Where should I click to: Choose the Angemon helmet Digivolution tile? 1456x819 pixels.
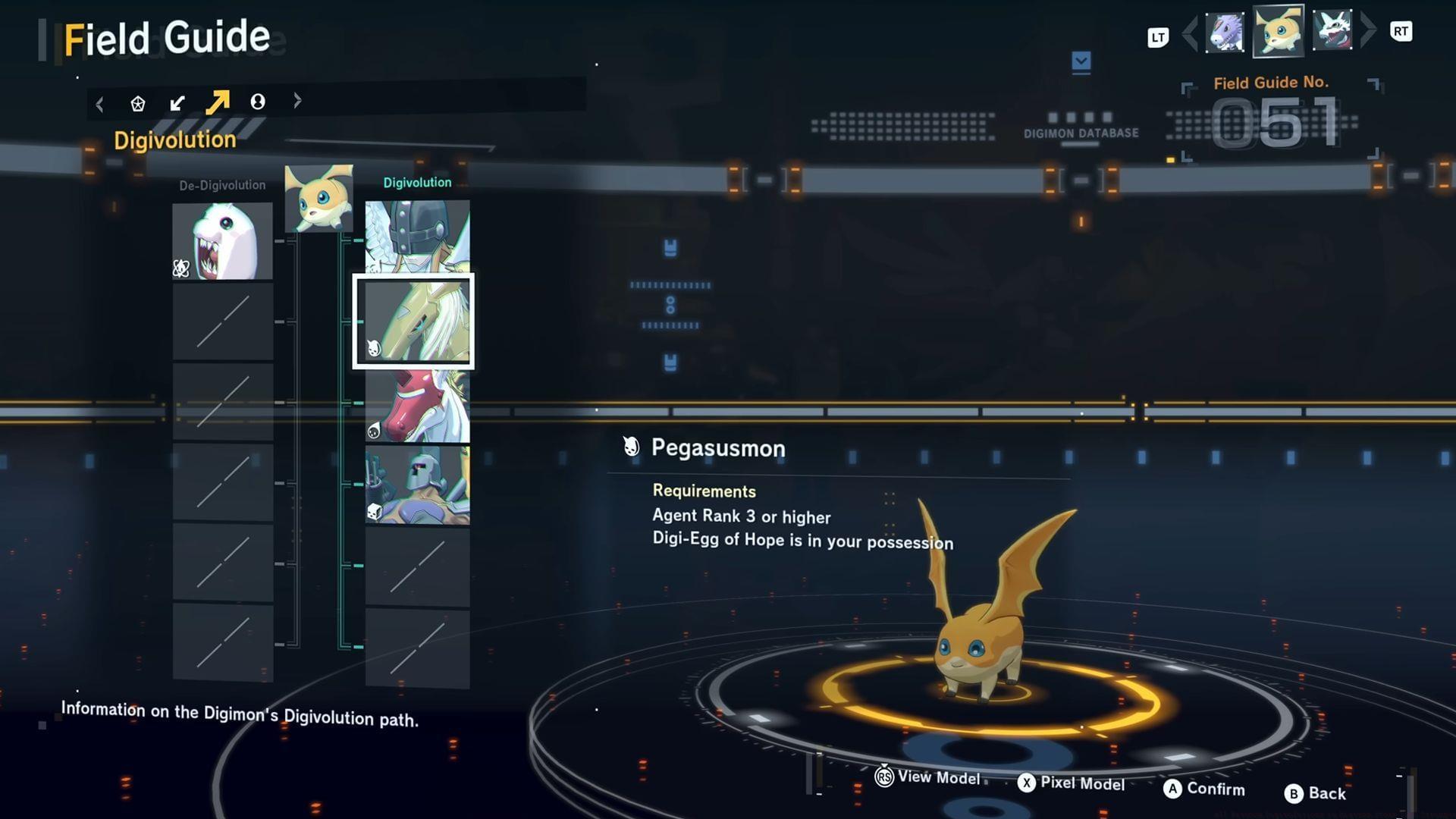[417, 236]
